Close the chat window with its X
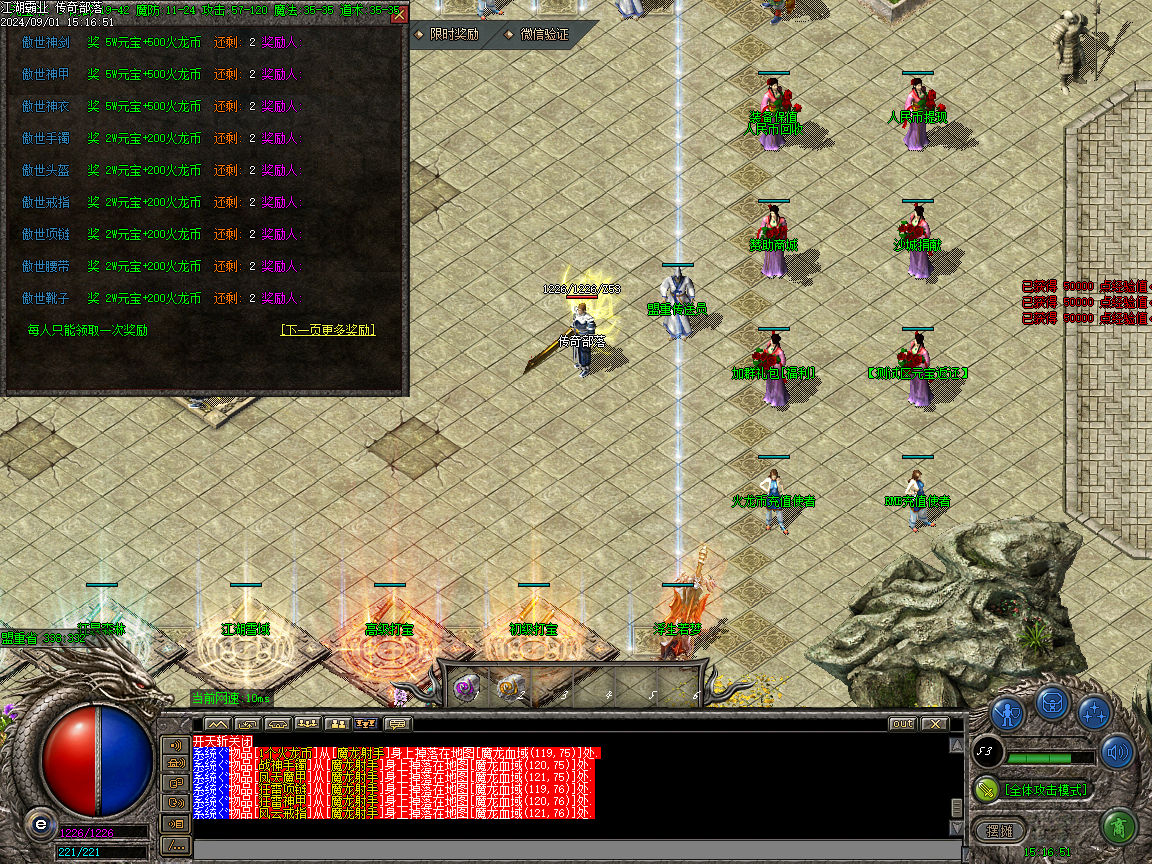 [x=934, y=723]
